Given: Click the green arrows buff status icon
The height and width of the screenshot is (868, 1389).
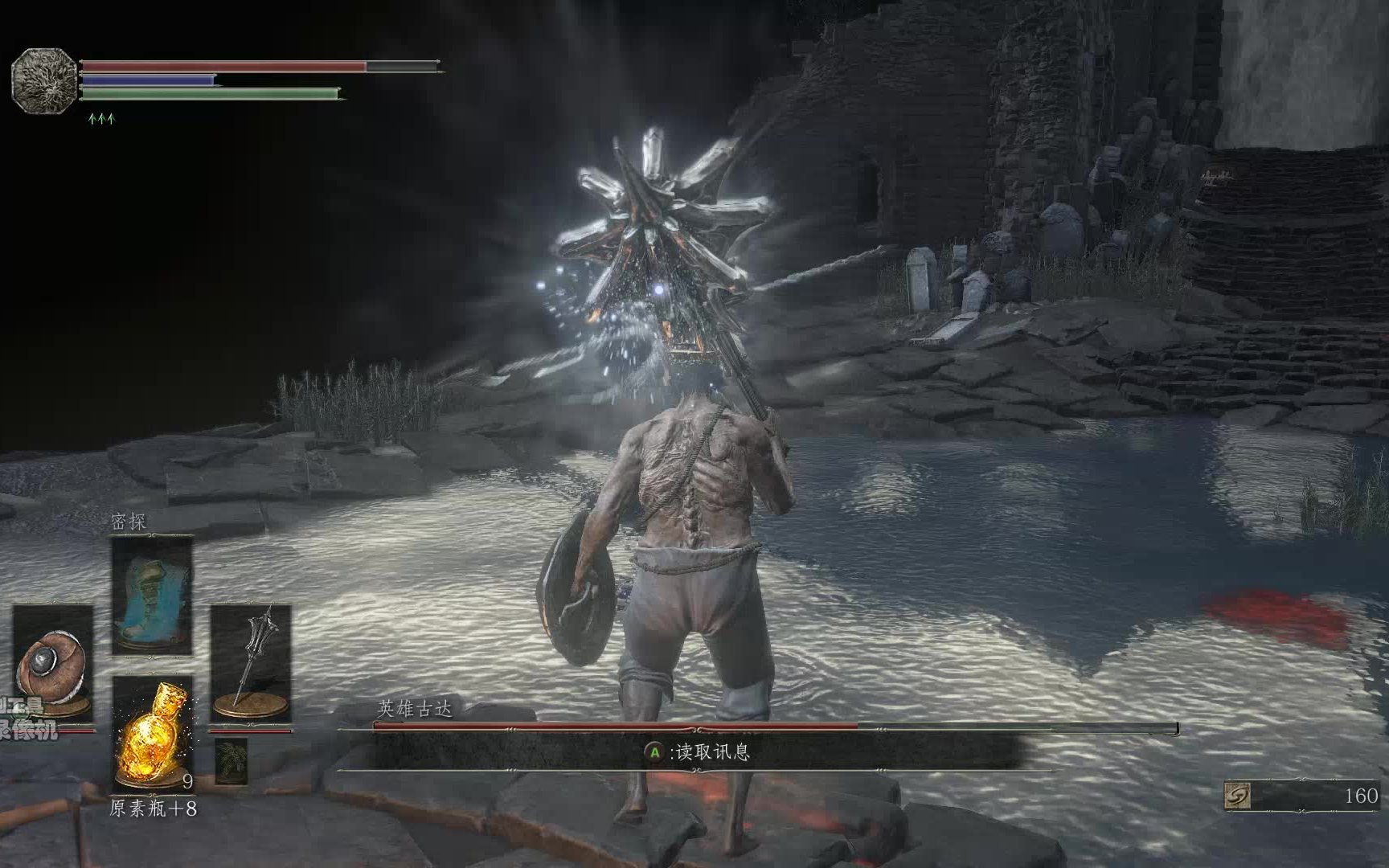Looking at the screenshot, I should coord(101,119).
